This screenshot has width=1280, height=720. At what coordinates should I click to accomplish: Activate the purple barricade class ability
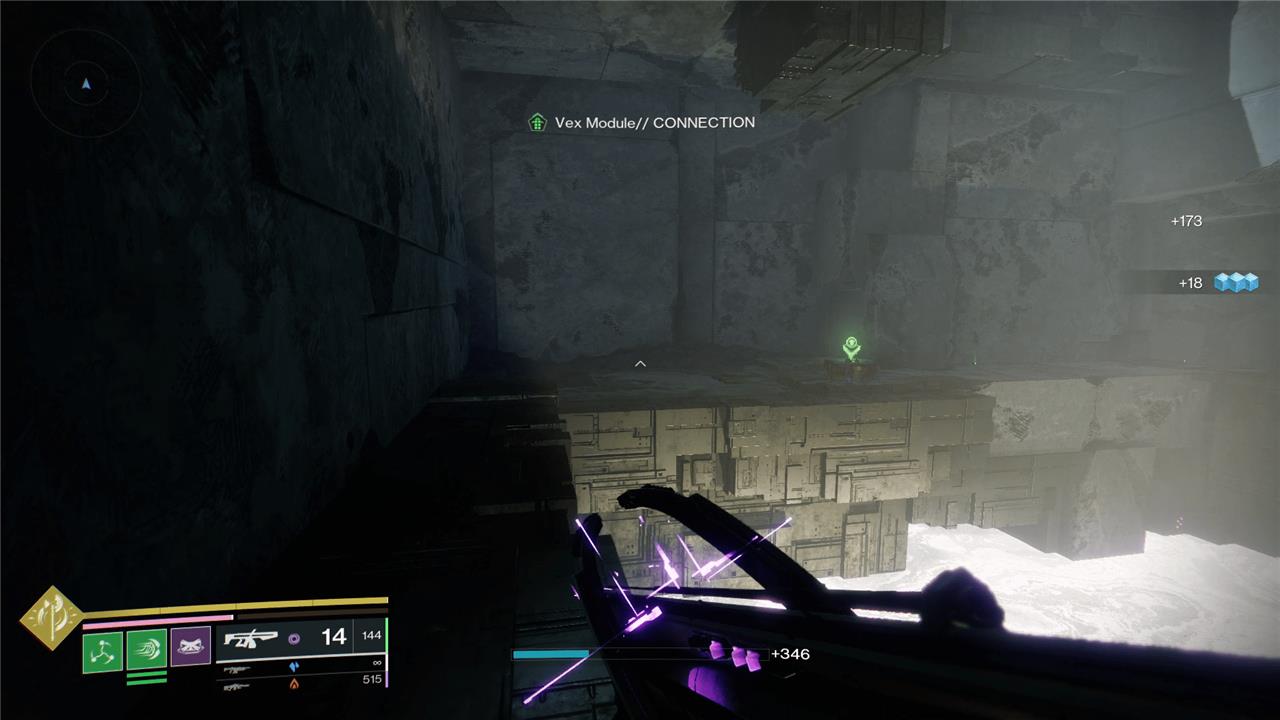(190, 648)
